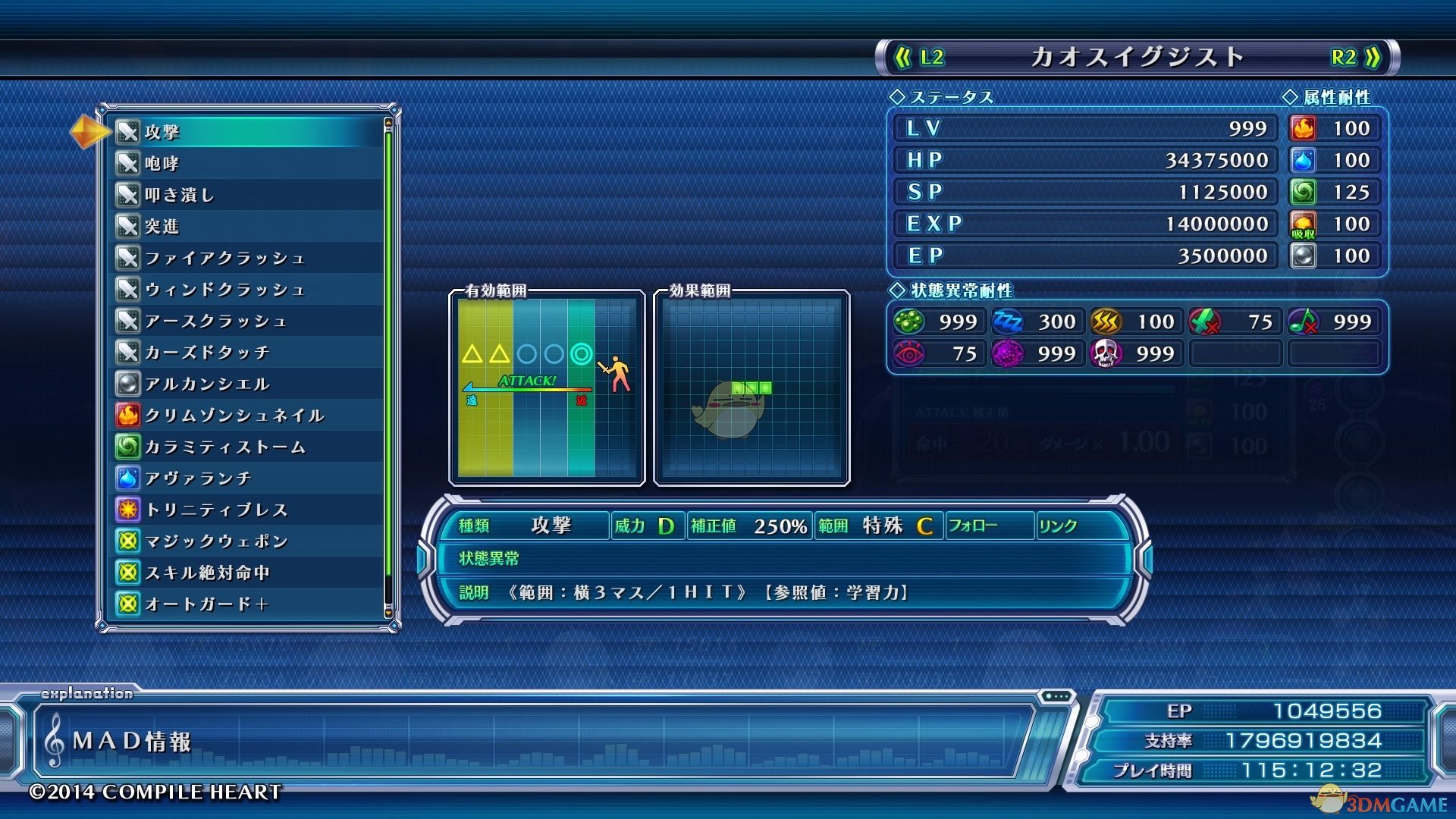This screenshot has height=819, width=1456.
Task: Switch to the previous enemy with the left arrow
Action: pyautogui.click(x=919, y=58)
